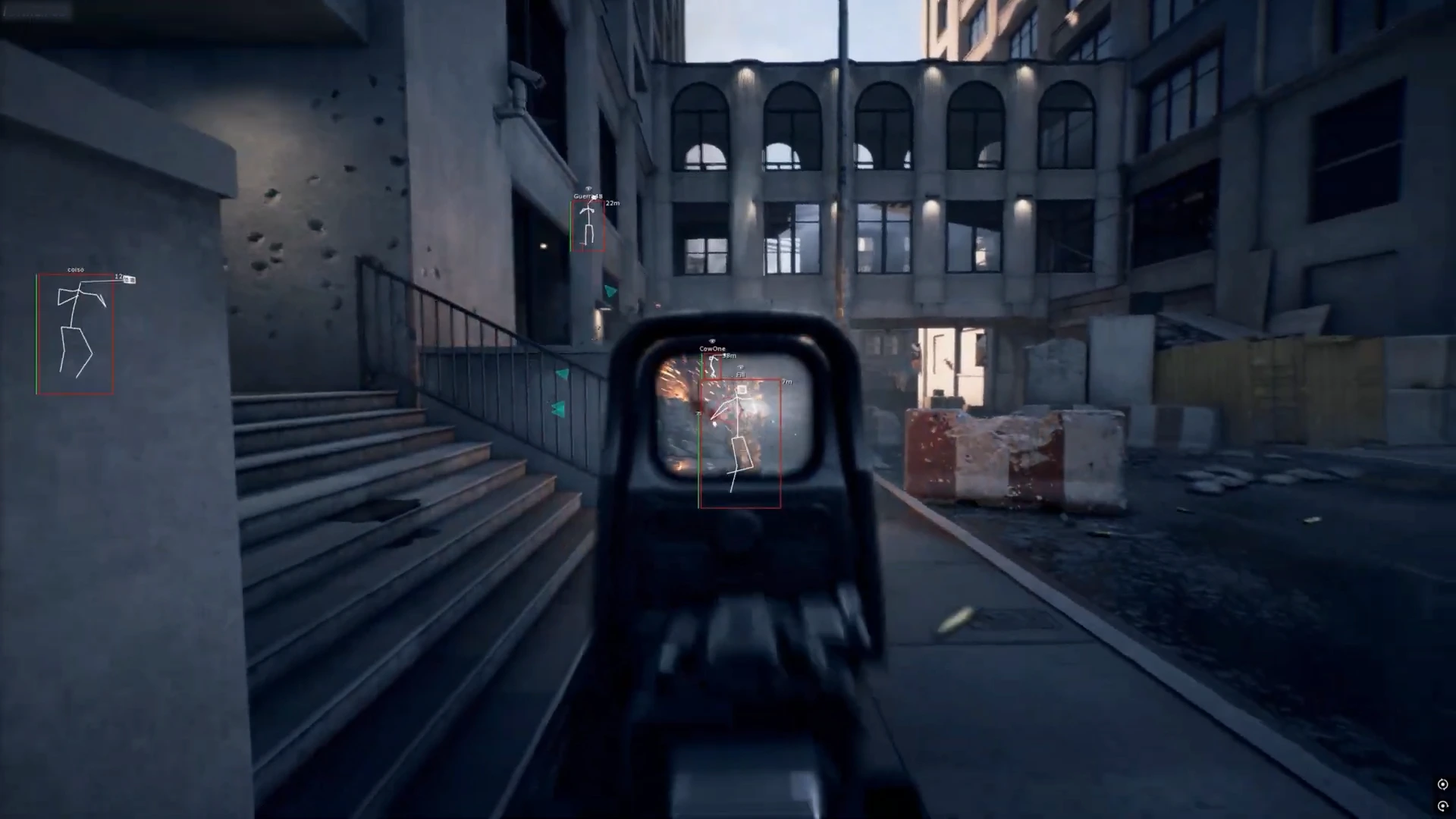This screenshot has height=819, width=1456.
Task: Click the eye icon above CowOne's nametag
Action: point(711,340)
